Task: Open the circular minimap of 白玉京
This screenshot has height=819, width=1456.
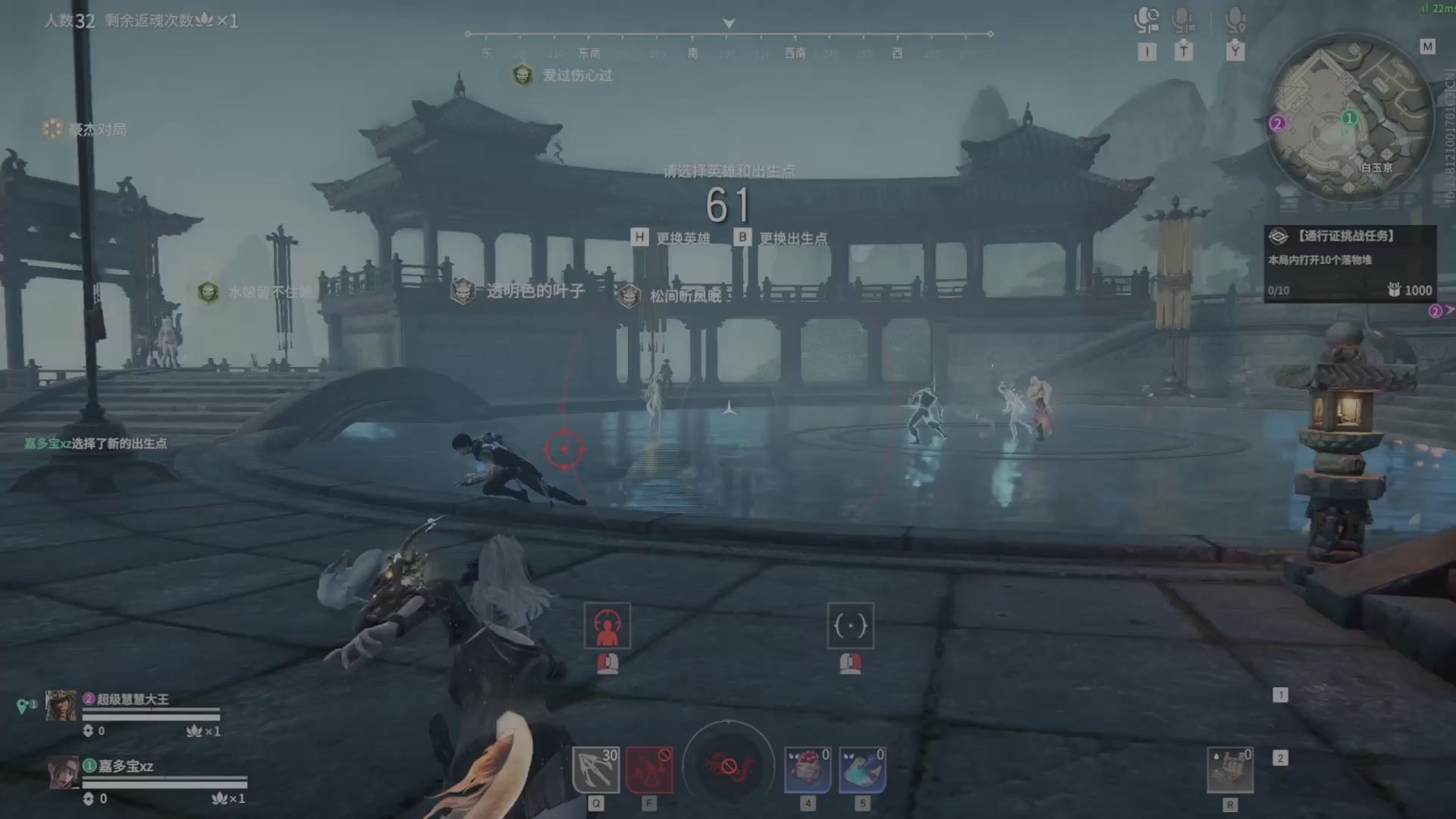Action: tap(1349, 119)
